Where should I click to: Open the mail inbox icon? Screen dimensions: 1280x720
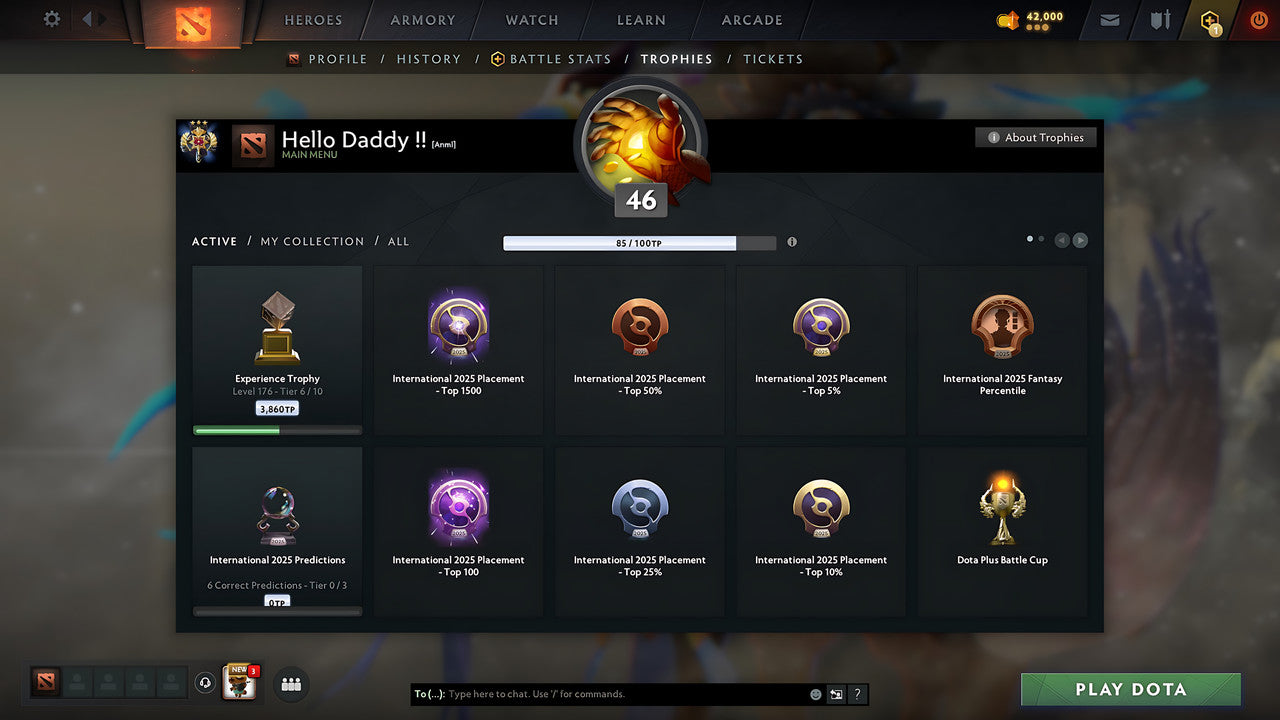[x=1108, y=20]
